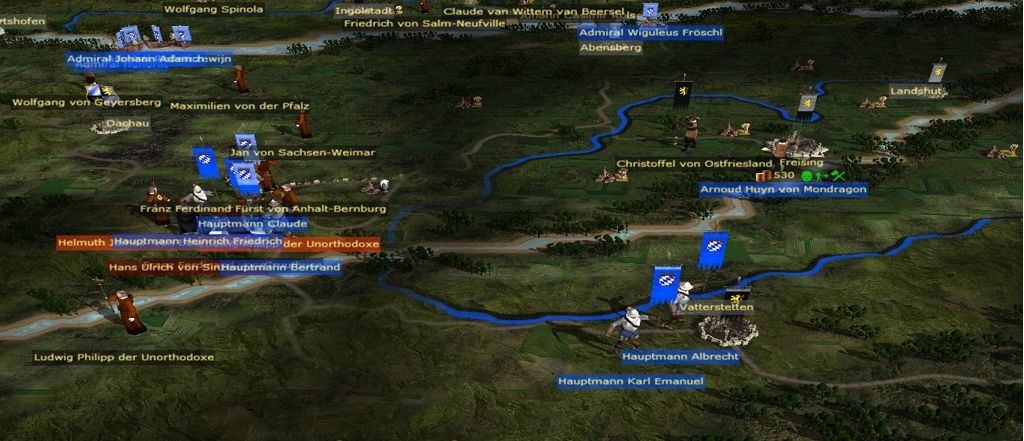Select Jan von Sachsen-Weimar's name label

[x=302, y=152]
